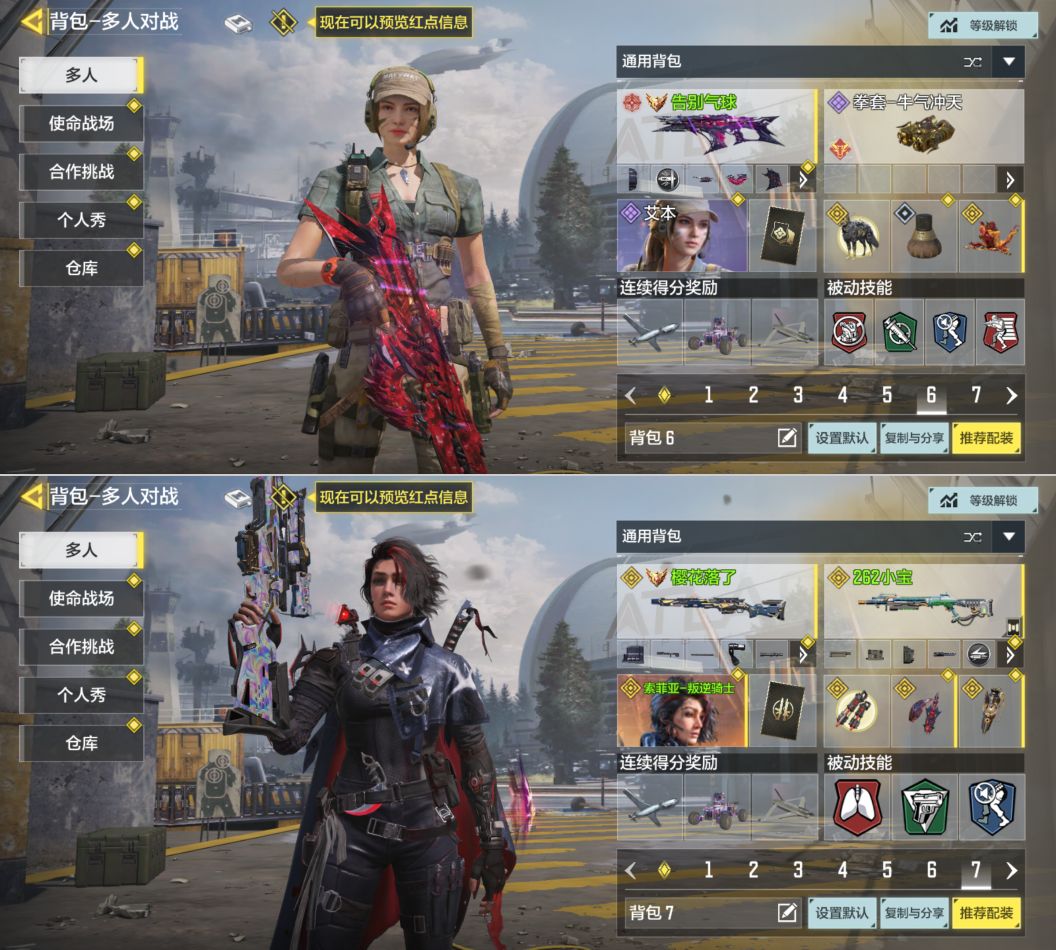Open the 262小宝 weapon card
Image resolution: width=1056 pixels, height=950 pixels.
tap(922, 603)
